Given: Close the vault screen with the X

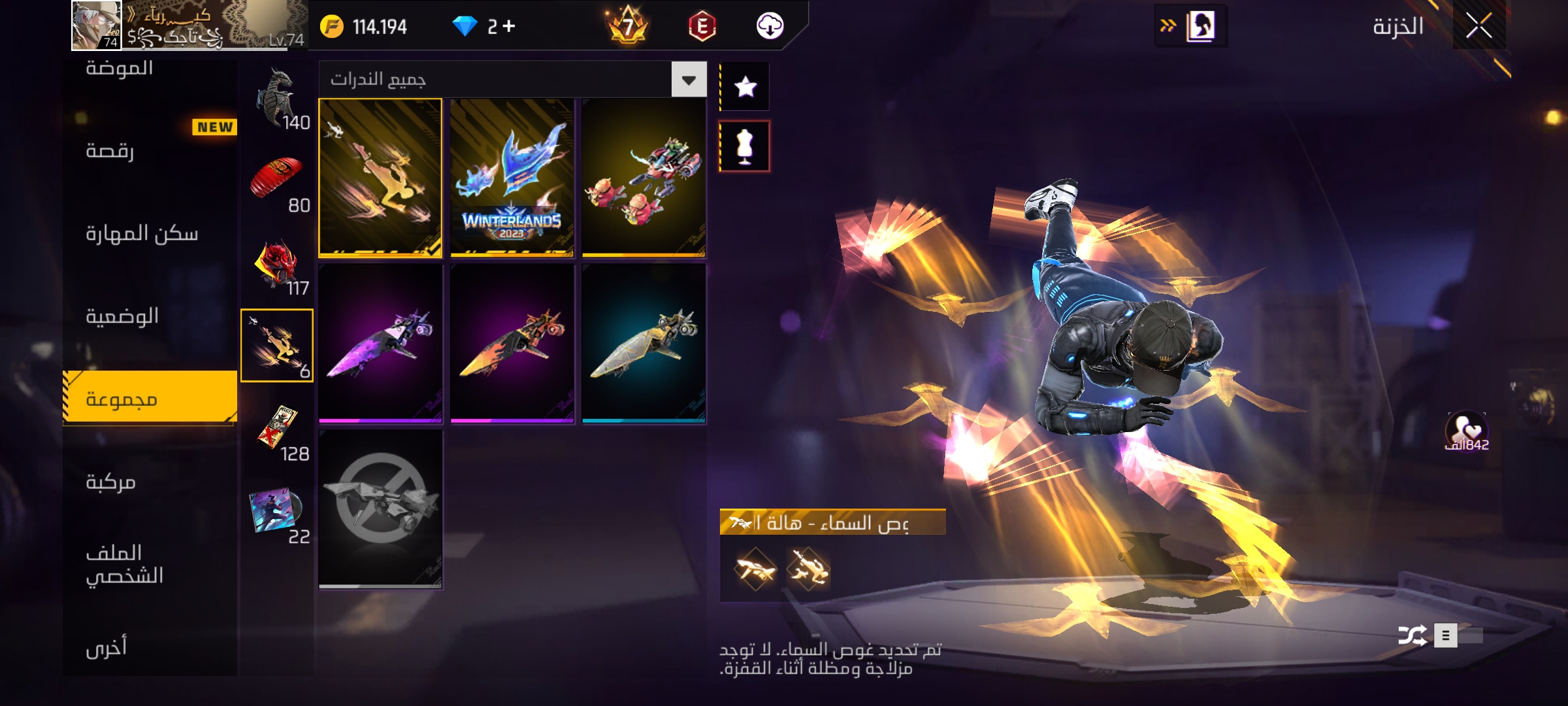Looking at the screenshot, I should pos(1478,26).
